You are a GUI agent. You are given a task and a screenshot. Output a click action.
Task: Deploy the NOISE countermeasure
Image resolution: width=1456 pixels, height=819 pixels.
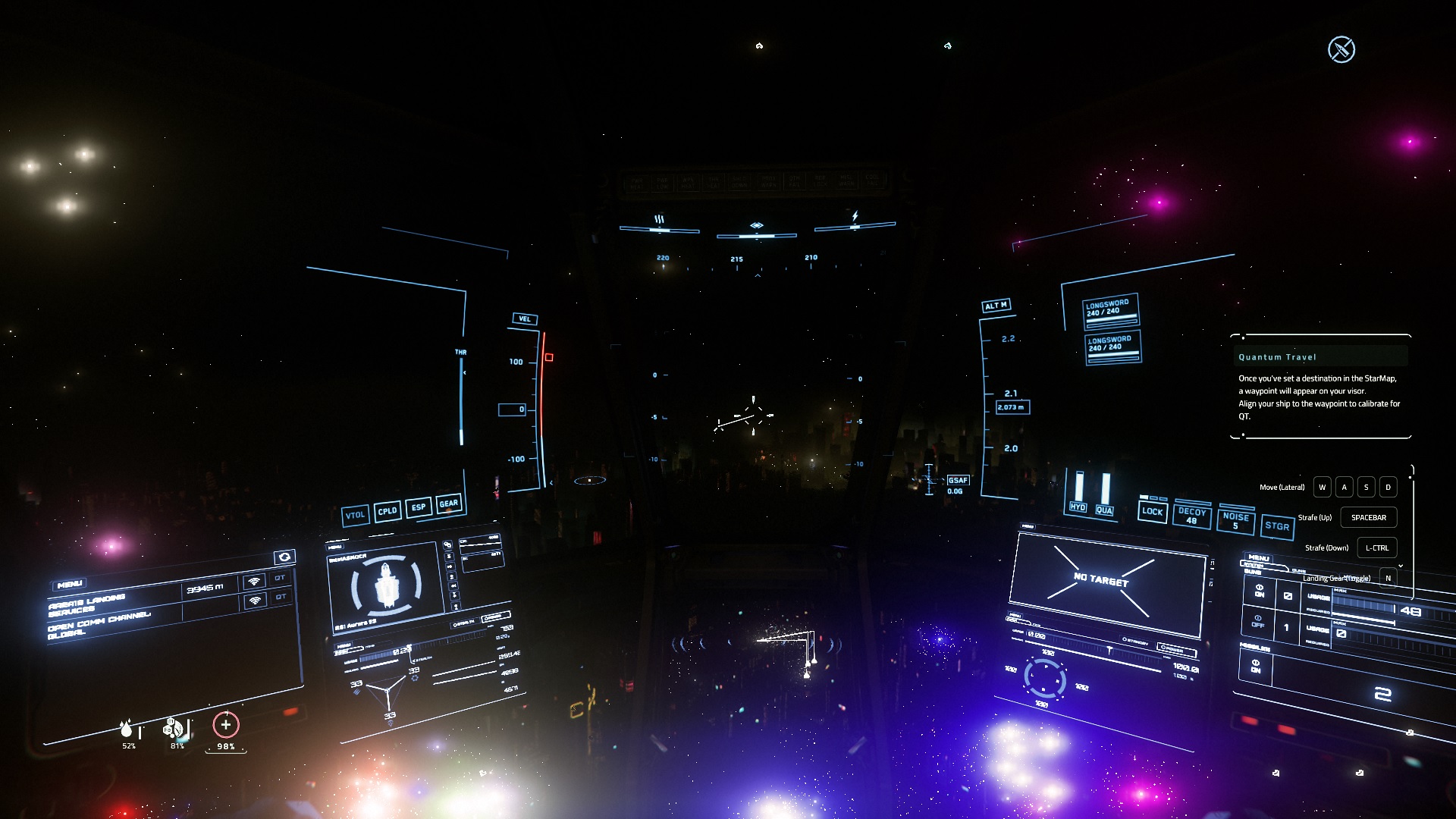1235,521
